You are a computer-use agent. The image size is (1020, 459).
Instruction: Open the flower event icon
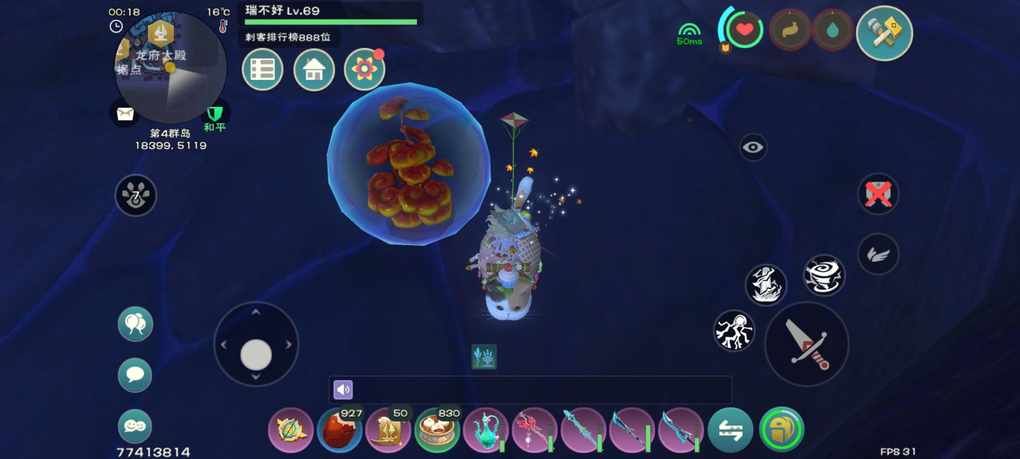coord(364,70)
